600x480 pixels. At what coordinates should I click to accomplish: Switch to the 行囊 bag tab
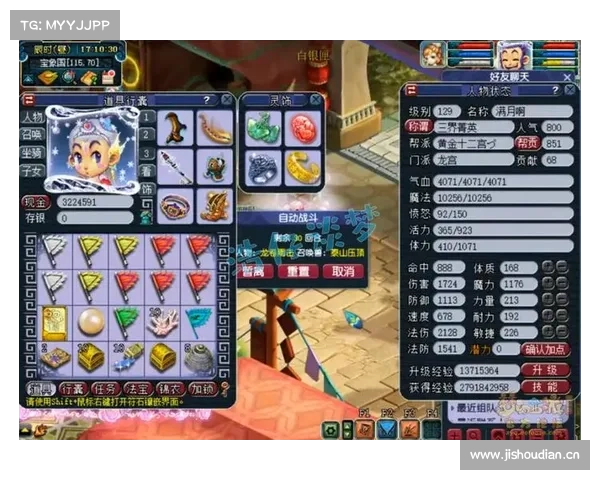[x=73, y=388]
